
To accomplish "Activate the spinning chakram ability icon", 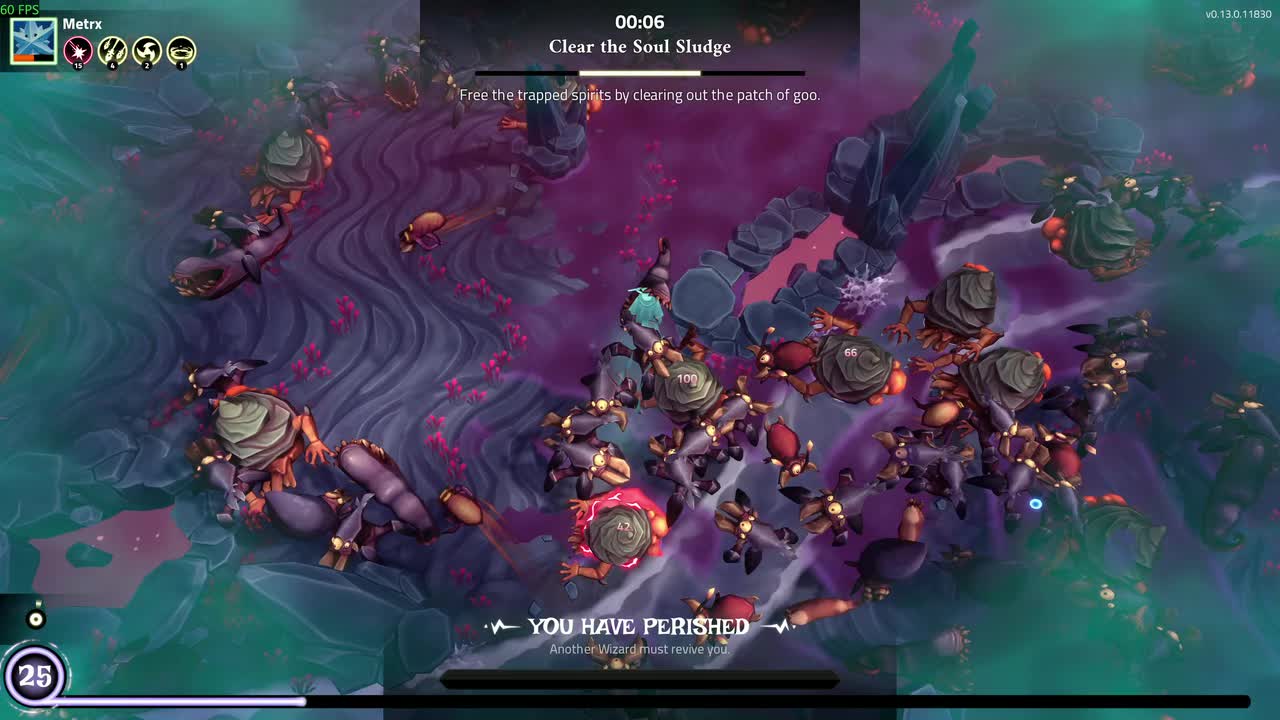I will [x=146, y=51].
